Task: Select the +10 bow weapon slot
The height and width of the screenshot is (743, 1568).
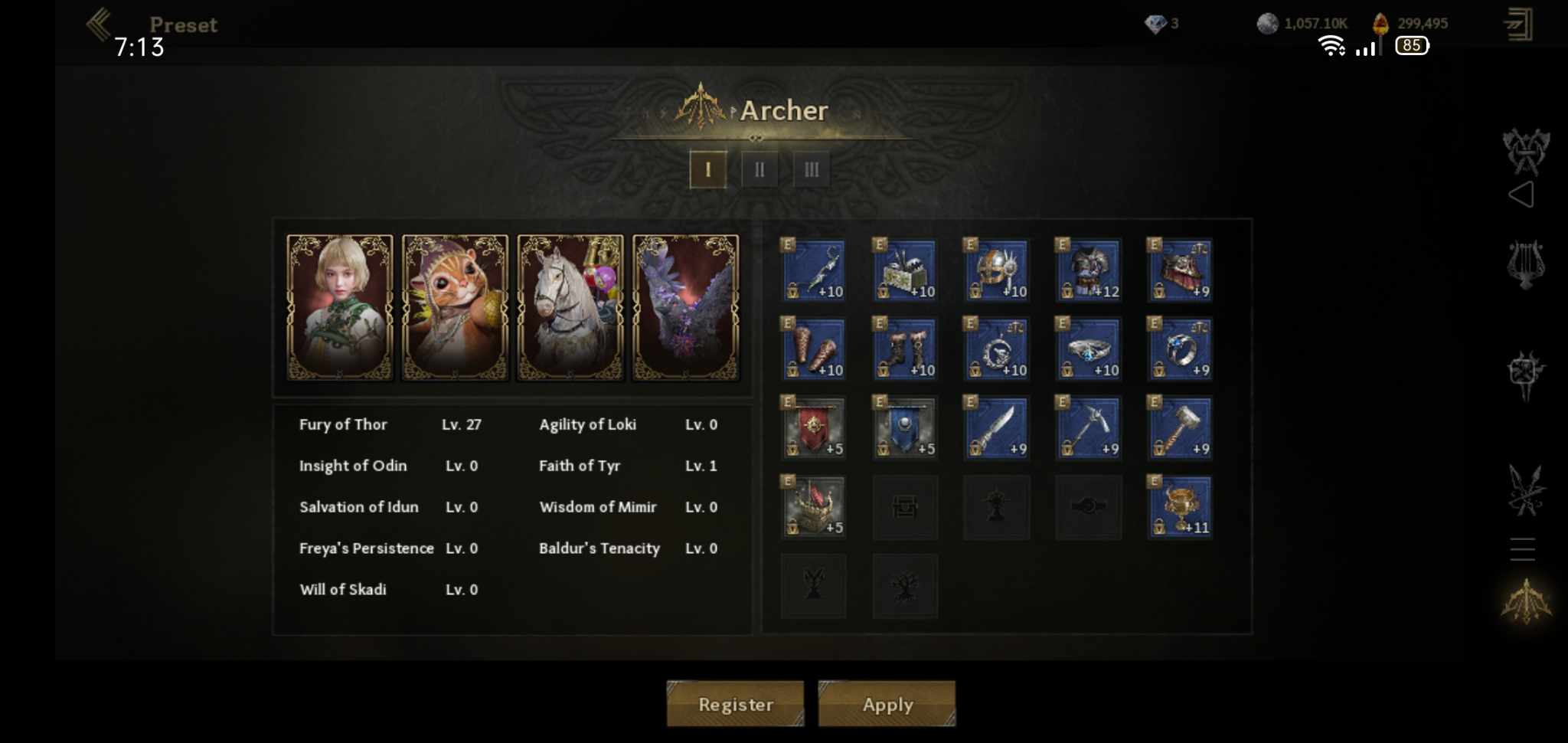Action: click(x=813, y=270)
